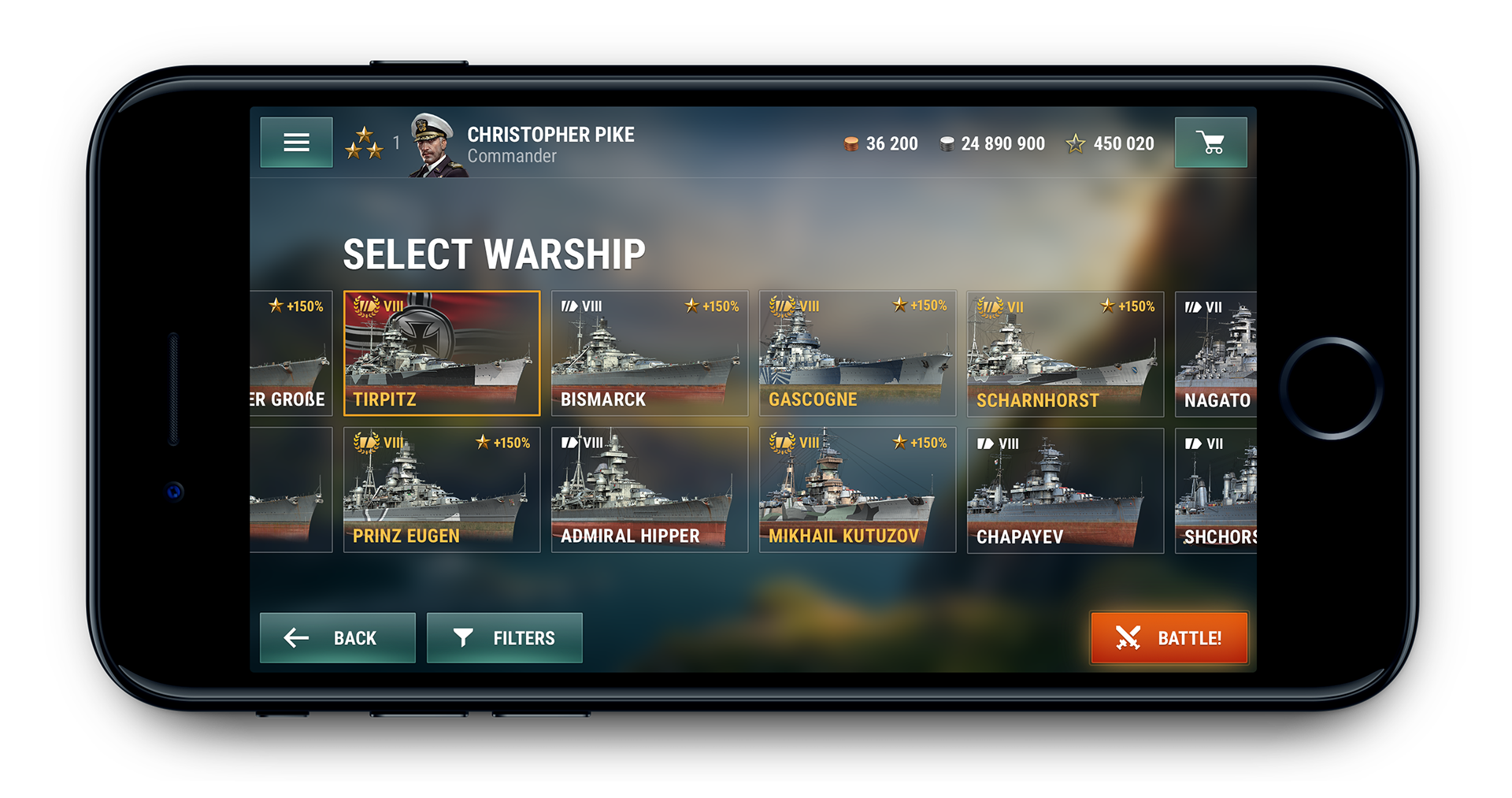Open the warship Filters
This screenshot has height=798, width=1512.
504,637
